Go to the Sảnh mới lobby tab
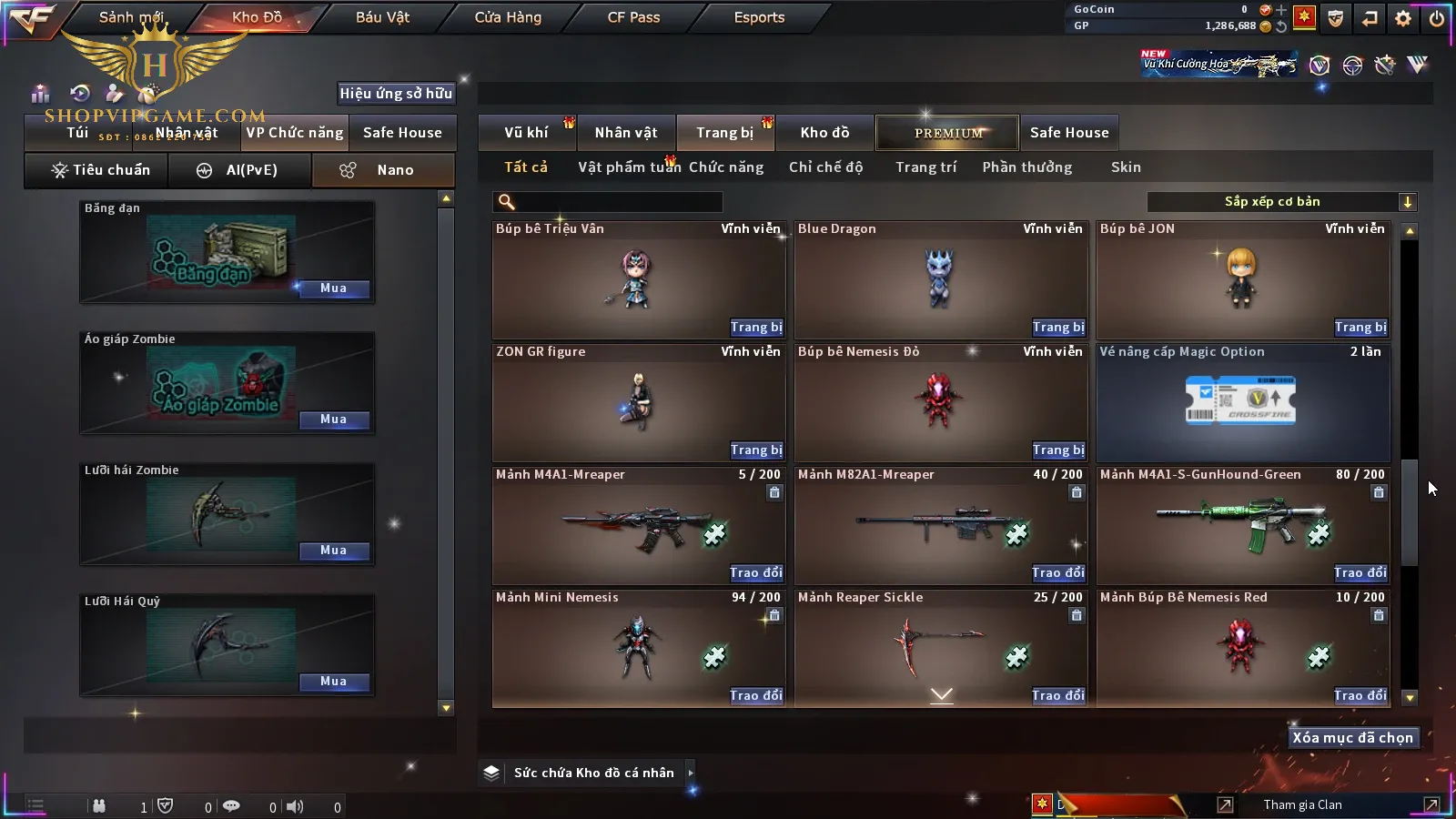Viewport: 1456px width, 819px height. tap(131, 17)
